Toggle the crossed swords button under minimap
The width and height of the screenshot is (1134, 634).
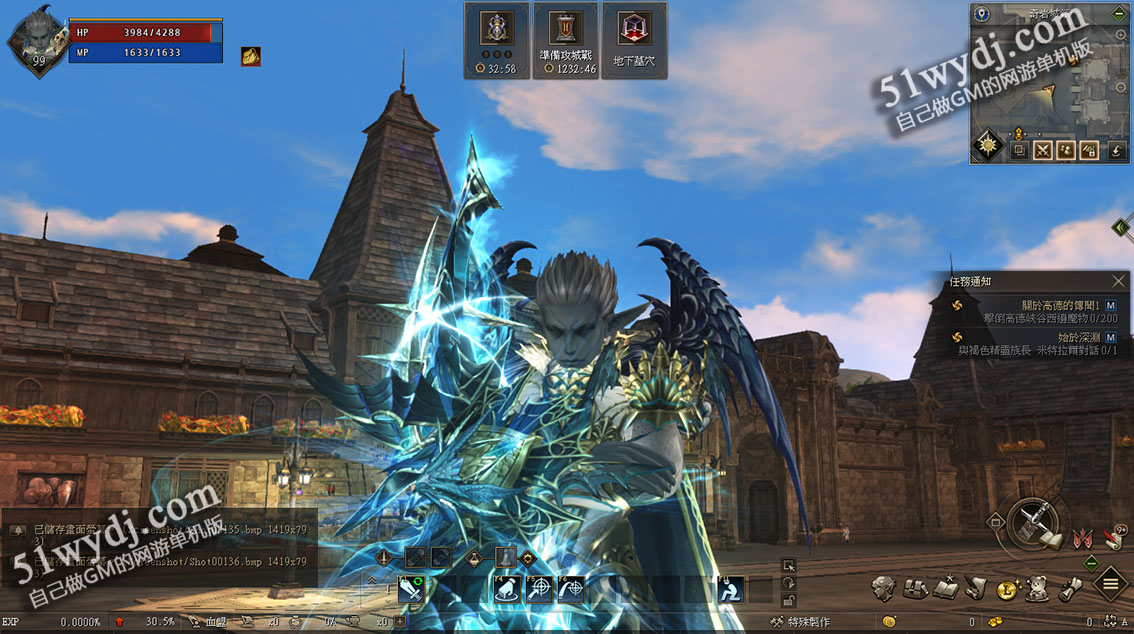(x=1043, y=151)
